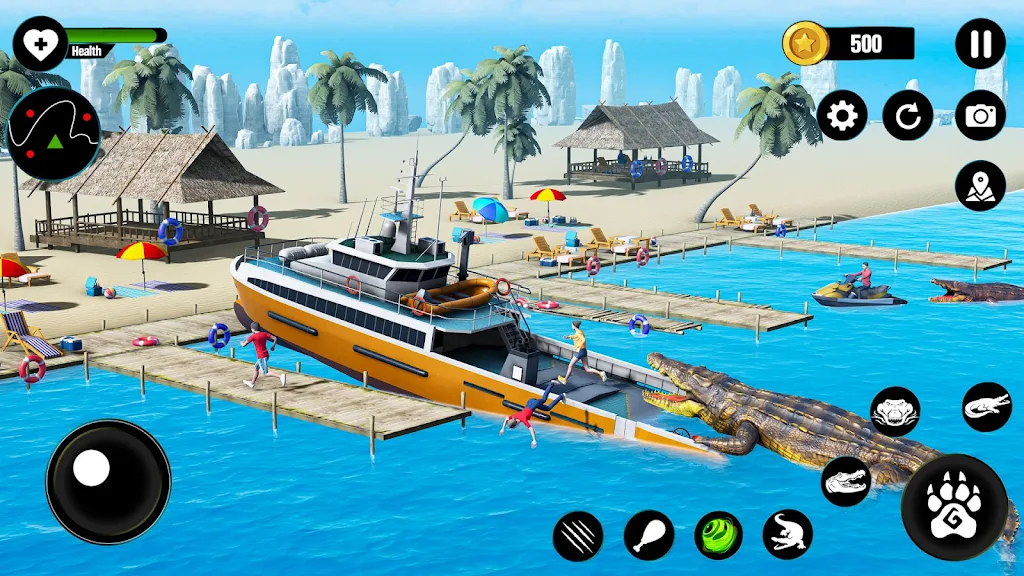Image resolution: width=1024 pixels, height=576 pixels.
Task: Open the gear settings button
Action: (842, 116)
